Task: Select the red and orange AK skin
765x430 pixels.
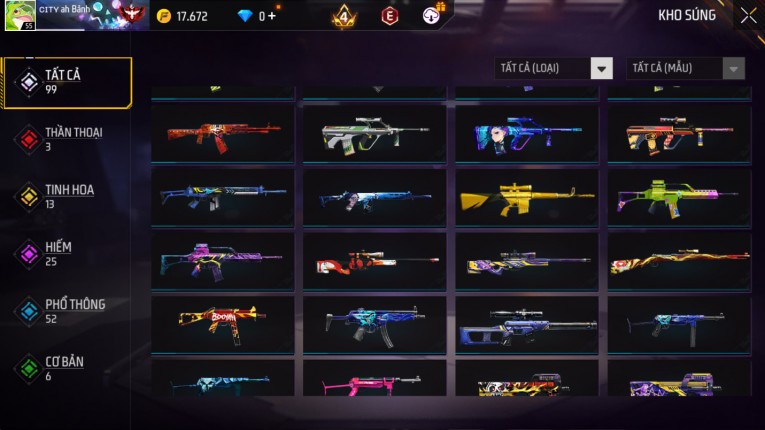Action: tap(223, 134)
